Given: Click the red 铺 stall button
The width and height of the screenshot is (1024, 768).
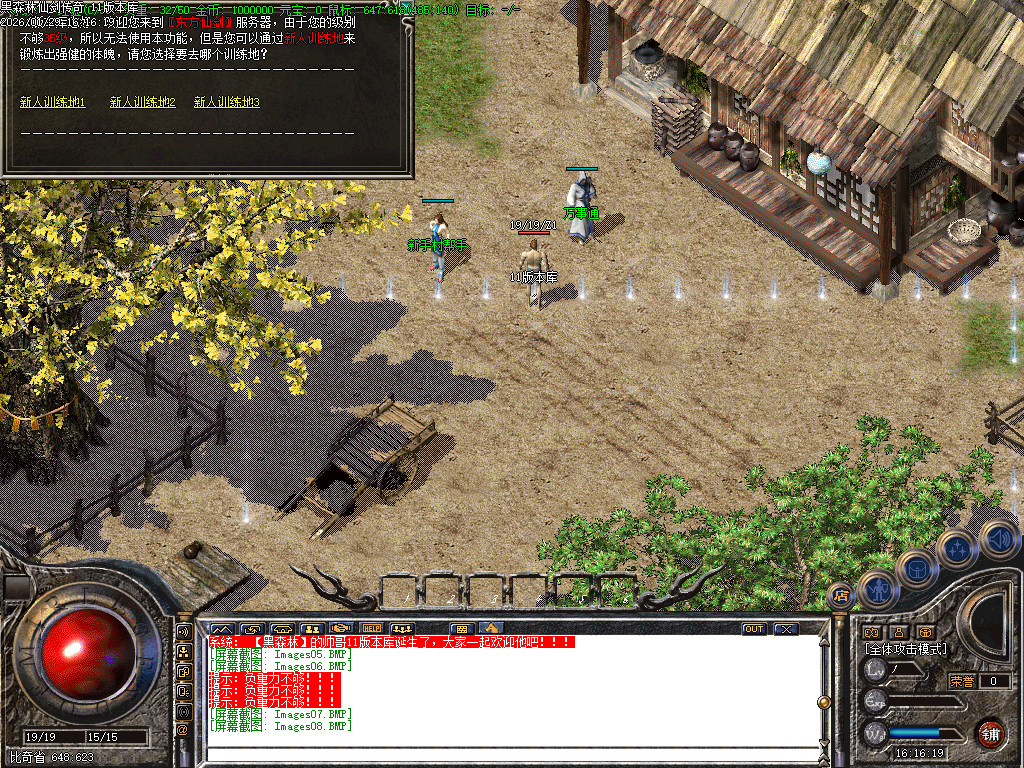Looking at the screenshot, I should point(991,733).
